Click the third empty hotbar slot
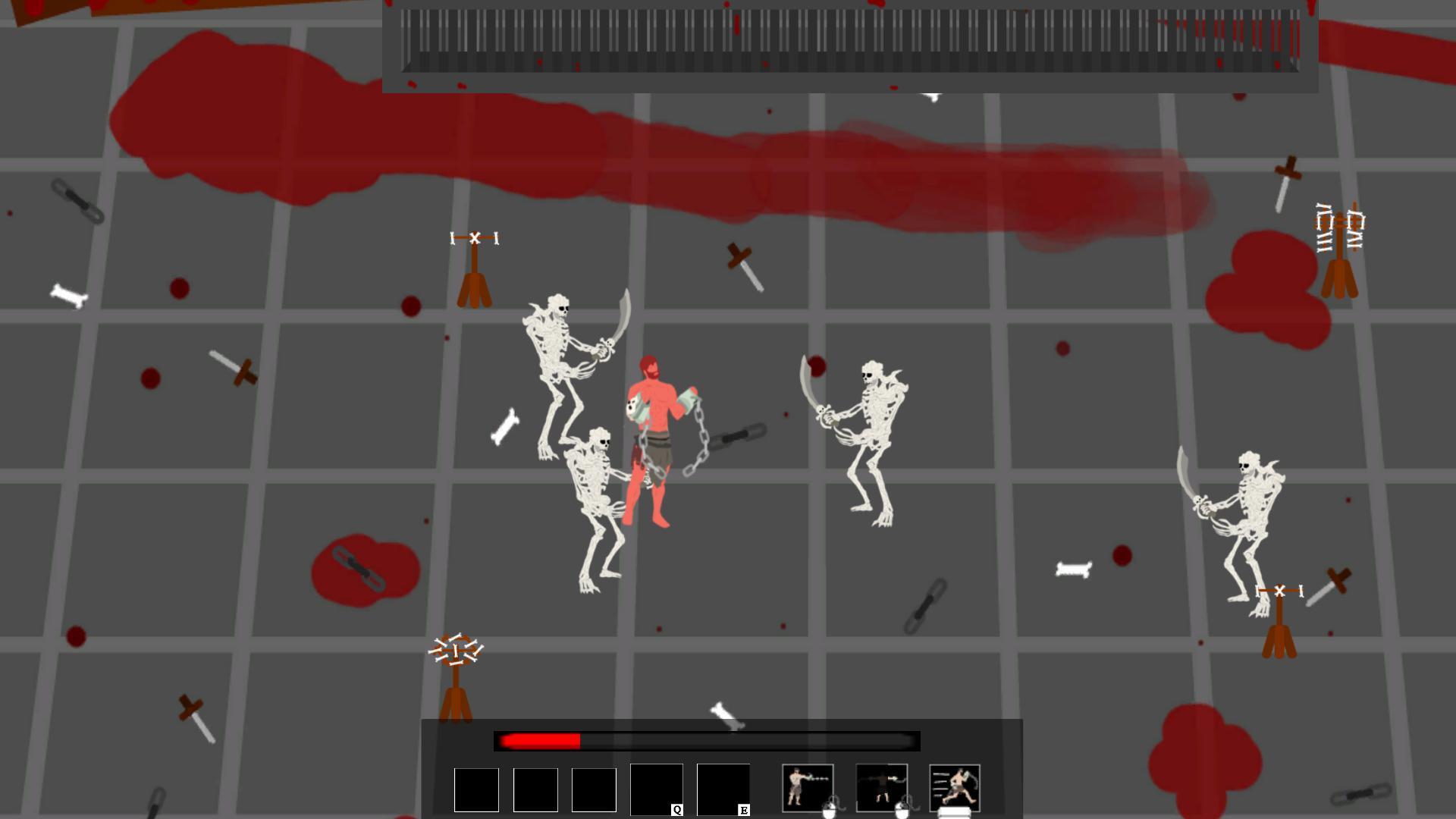The height and width of the screenshot is (819, 1456). click(594, 789)
